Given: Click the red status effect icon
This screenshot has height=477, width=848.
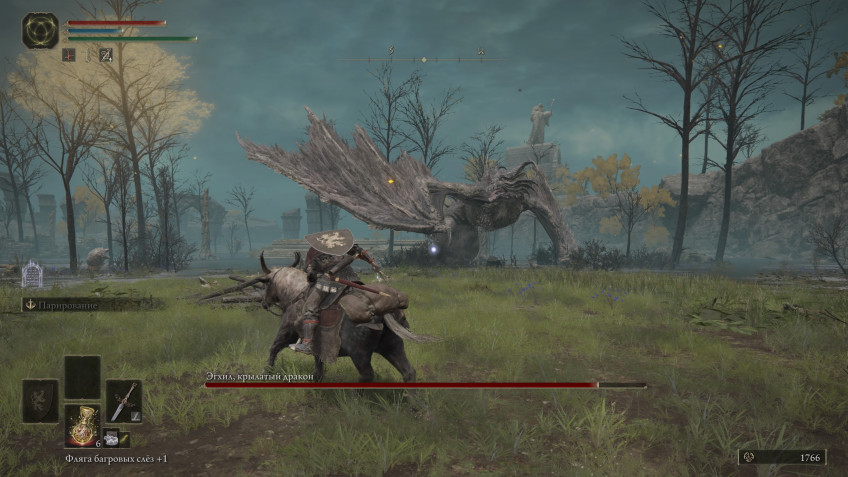Looking at the screenshot, I should click(69, 55).
